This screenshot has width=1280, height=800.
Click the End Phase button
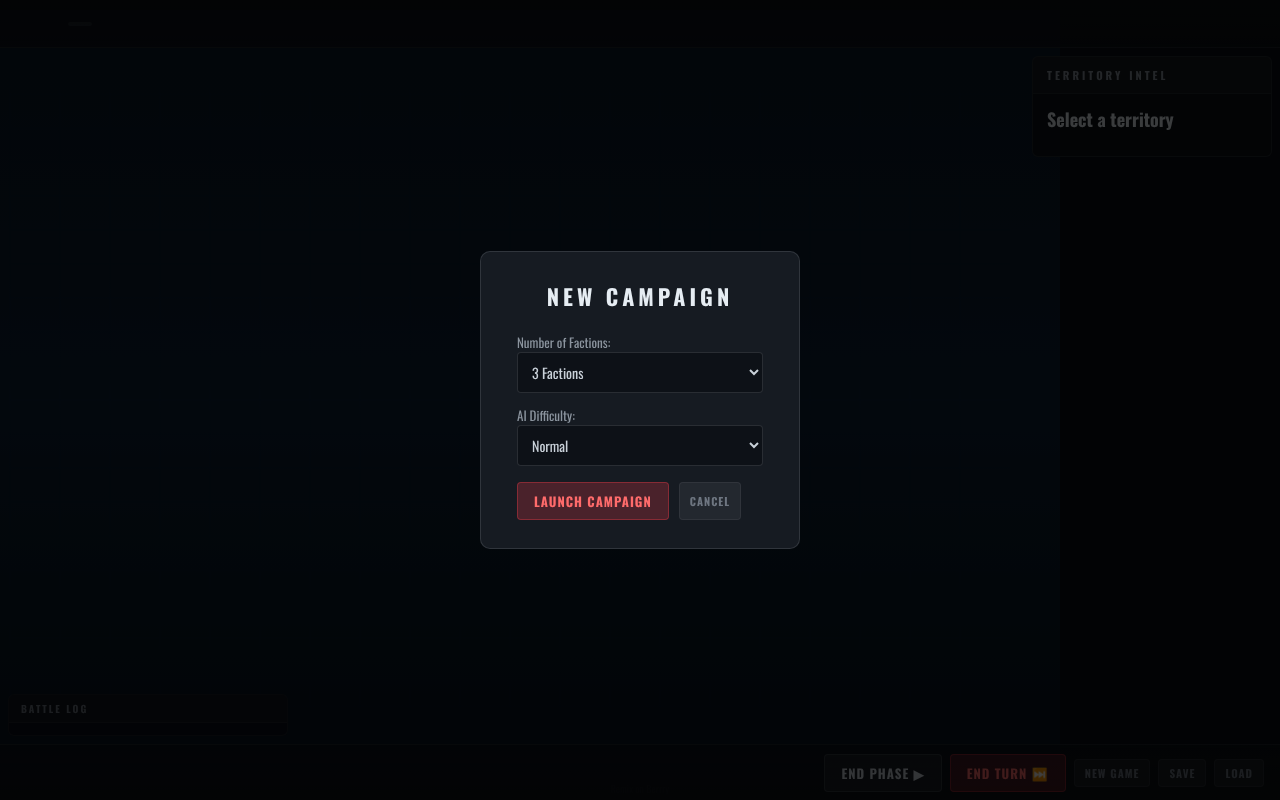(882, 773)
